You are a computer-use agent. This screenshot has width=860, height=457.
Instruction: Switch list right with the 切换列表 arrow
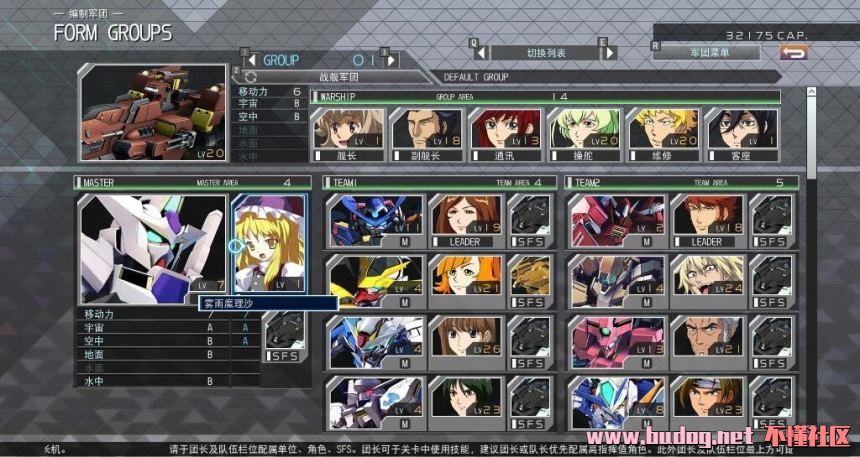point(606,52)
